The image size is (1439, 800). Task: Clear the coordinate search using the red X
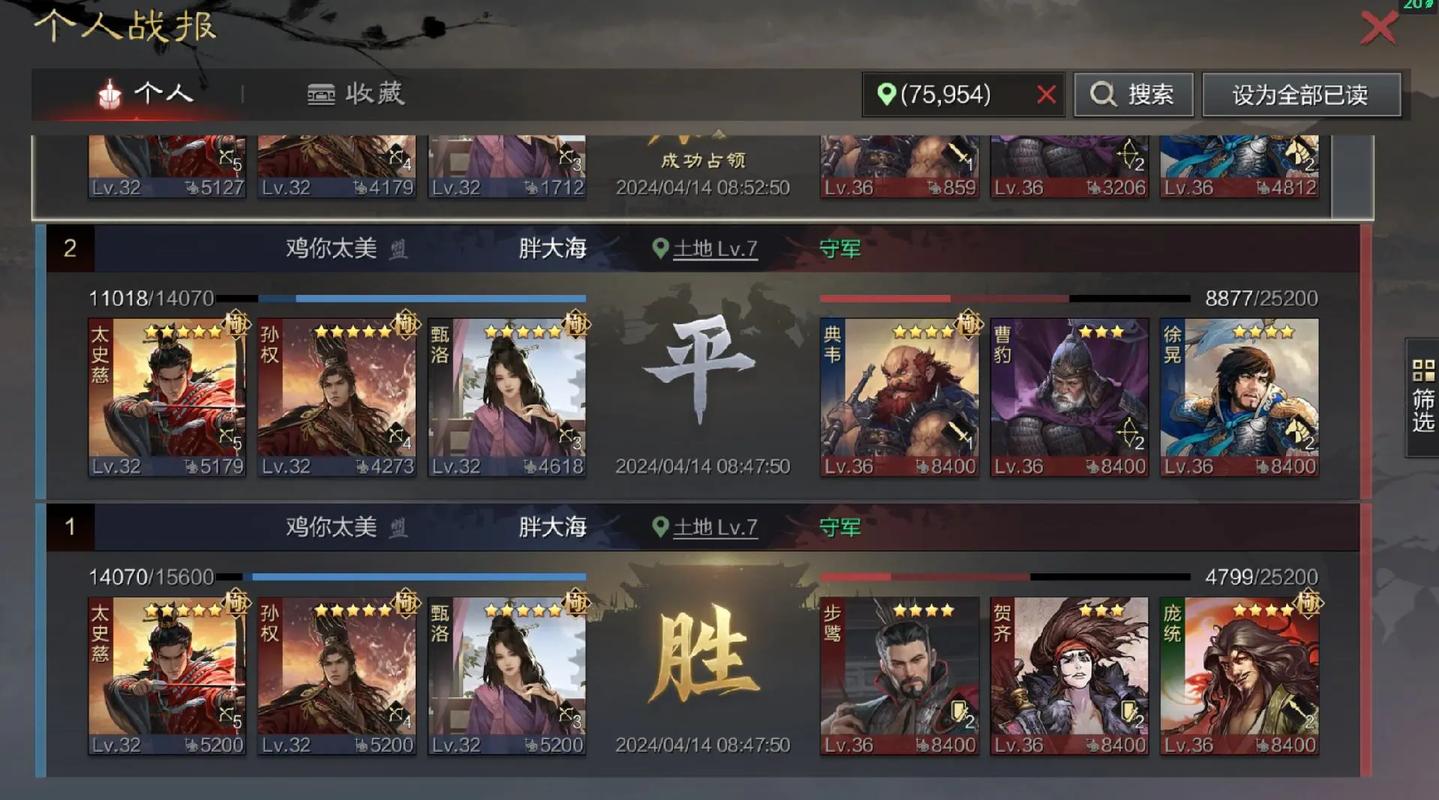(1046, 95)
